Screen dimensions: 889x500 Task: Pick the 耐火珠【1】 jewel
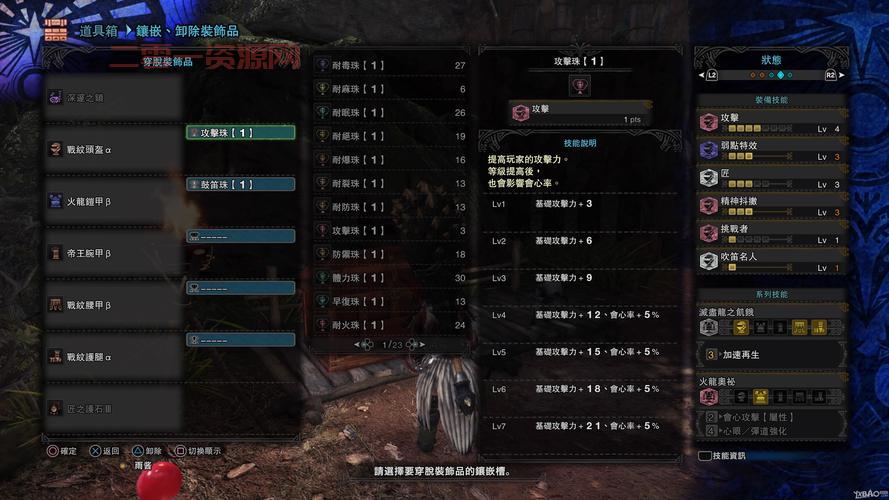coord(390,325)
